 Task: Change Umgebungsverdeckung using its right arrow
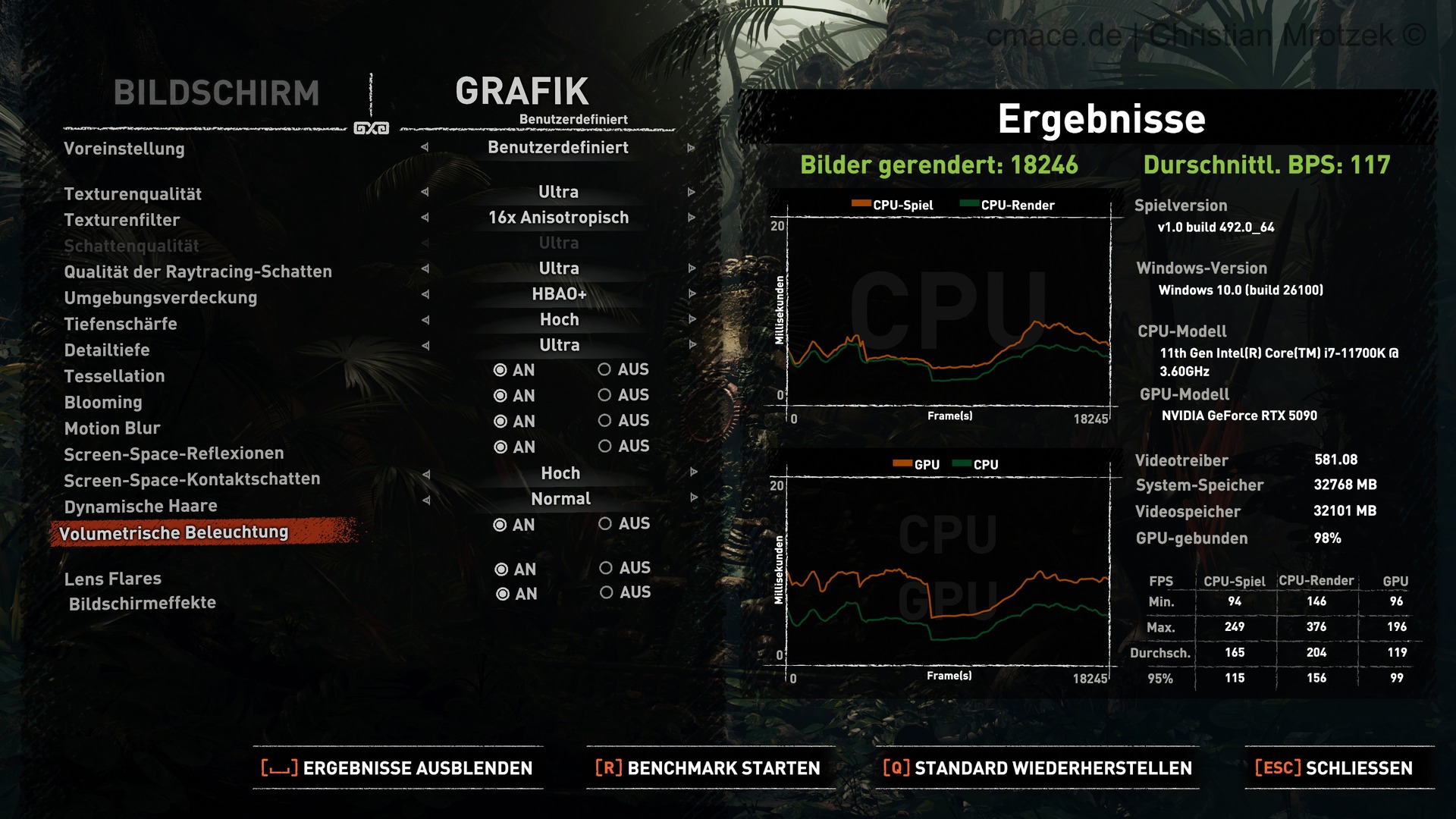tap(692, 293)
